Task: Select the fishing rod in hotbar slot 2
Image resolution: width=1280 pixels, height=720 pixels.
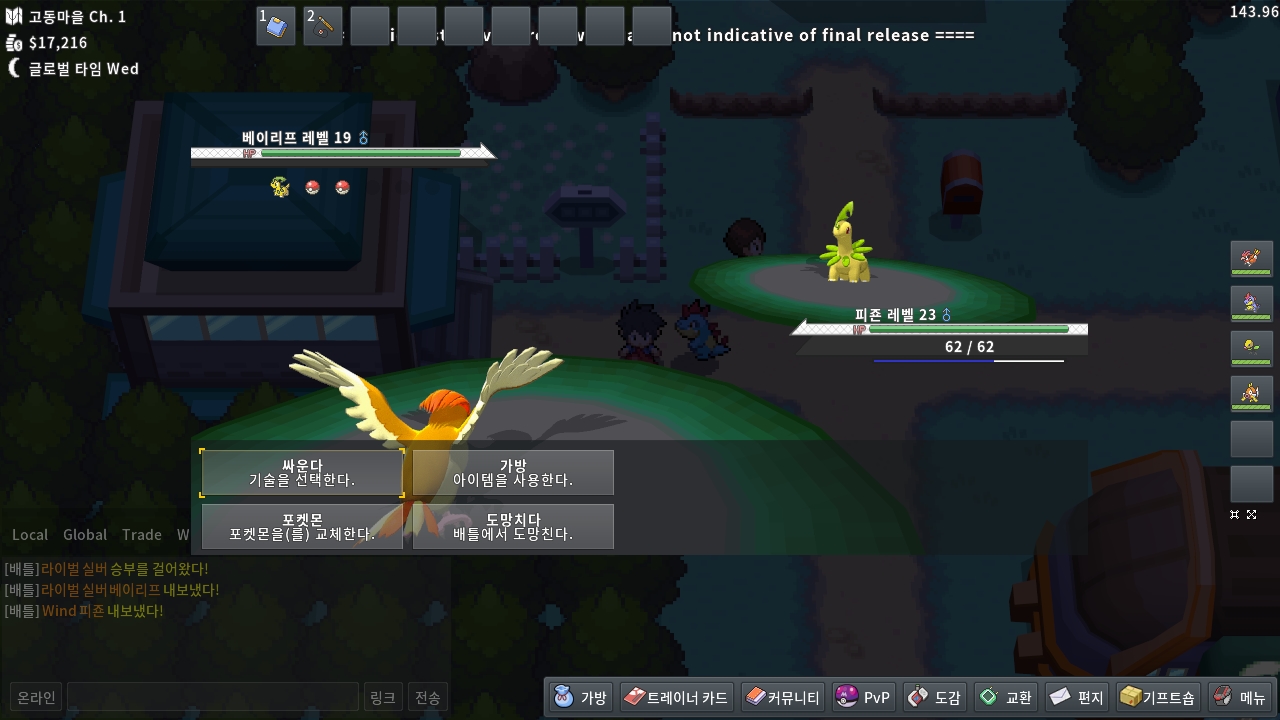Action: click(323, 26)
